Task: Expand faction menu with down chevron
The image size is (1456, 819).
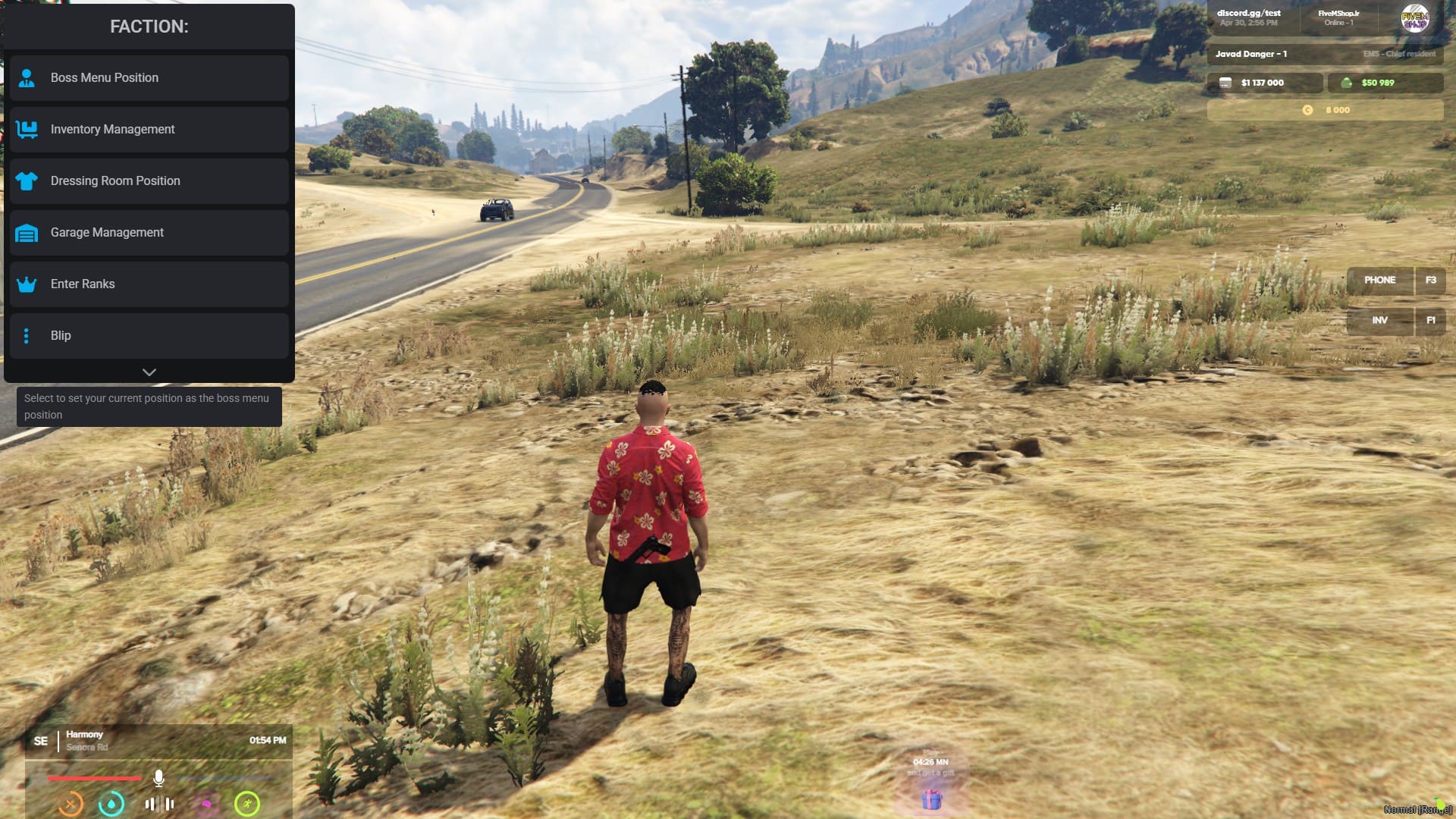Action: click(149, 372)
